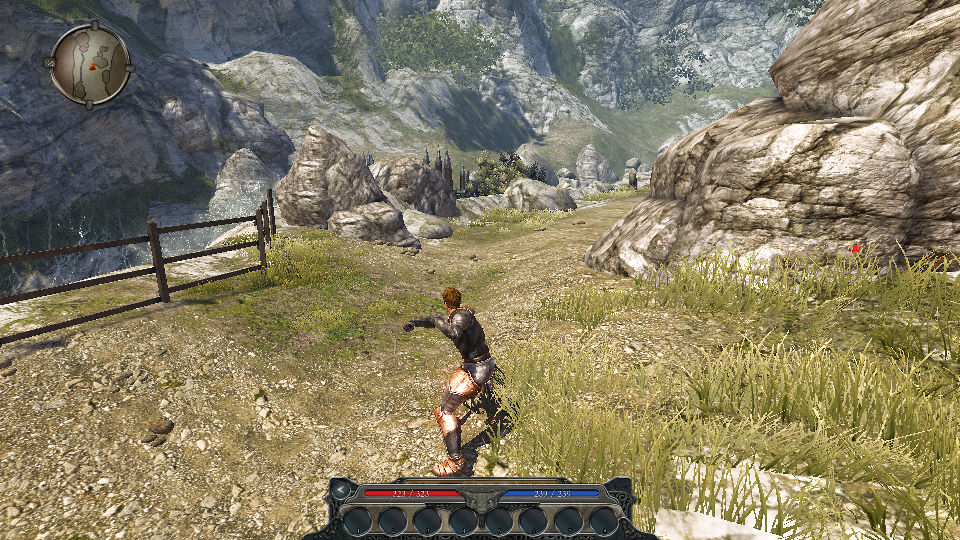Screen dimensions: 960x540
Task: Select the empty hotbar slot numbered 8
Action: pyautogui.click(x=604, y=520)
